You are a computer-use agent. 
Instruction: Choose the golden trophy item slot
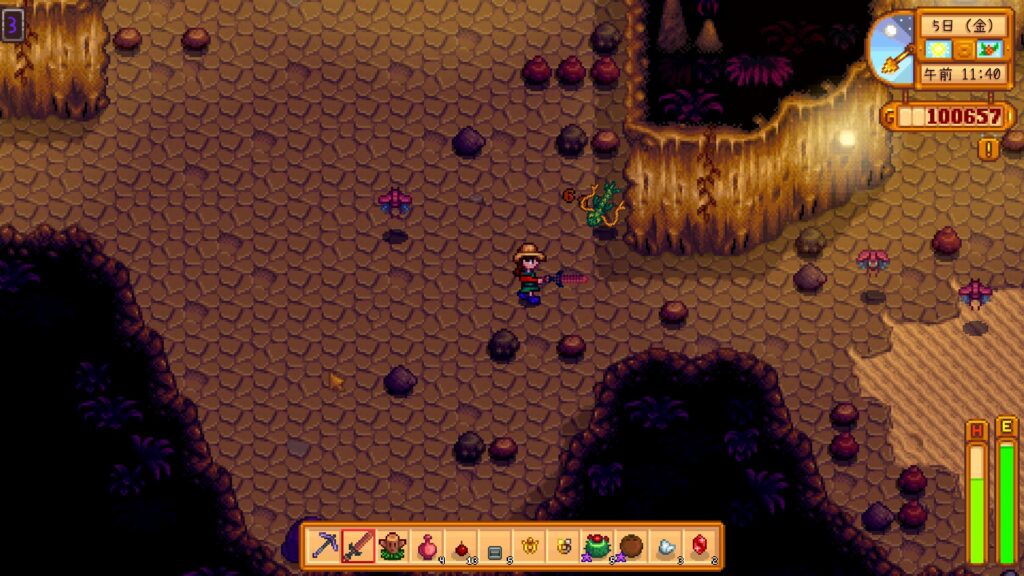[529, 546]
